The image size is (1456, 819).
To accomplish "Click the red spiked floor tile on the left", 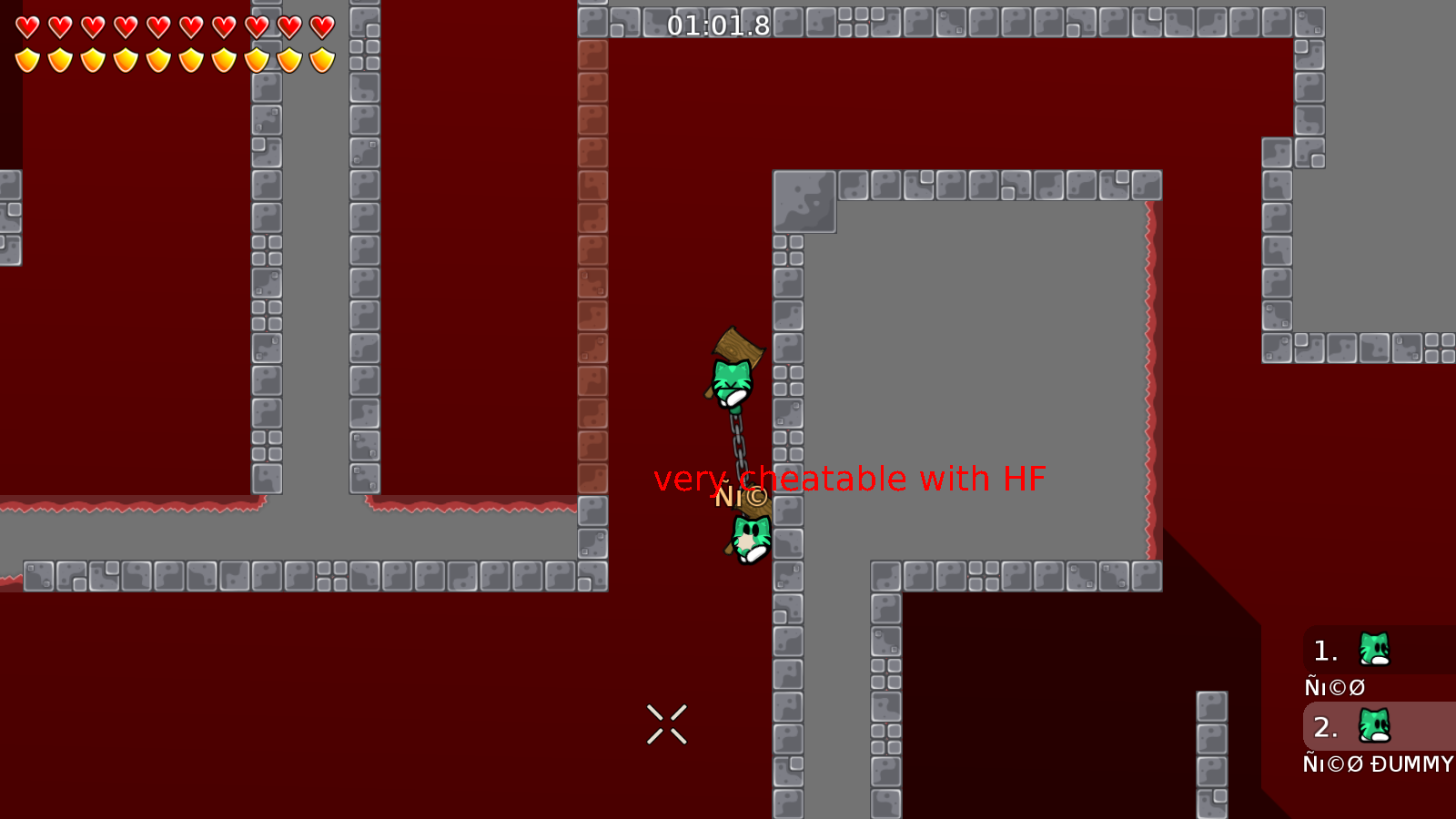I will 136,506.
